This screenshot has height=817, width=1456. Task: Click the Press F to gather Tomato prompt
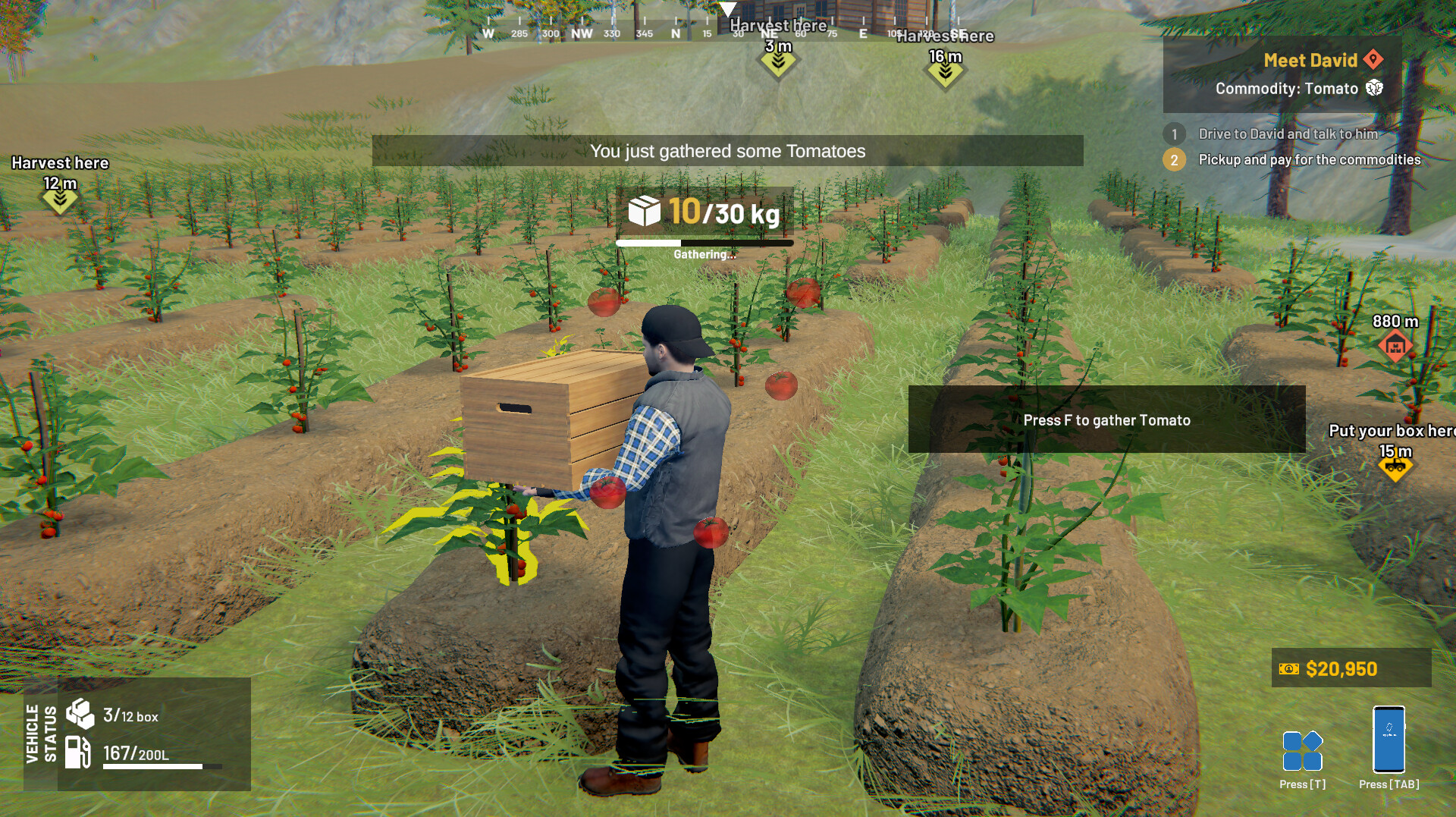coord(1106,419)
